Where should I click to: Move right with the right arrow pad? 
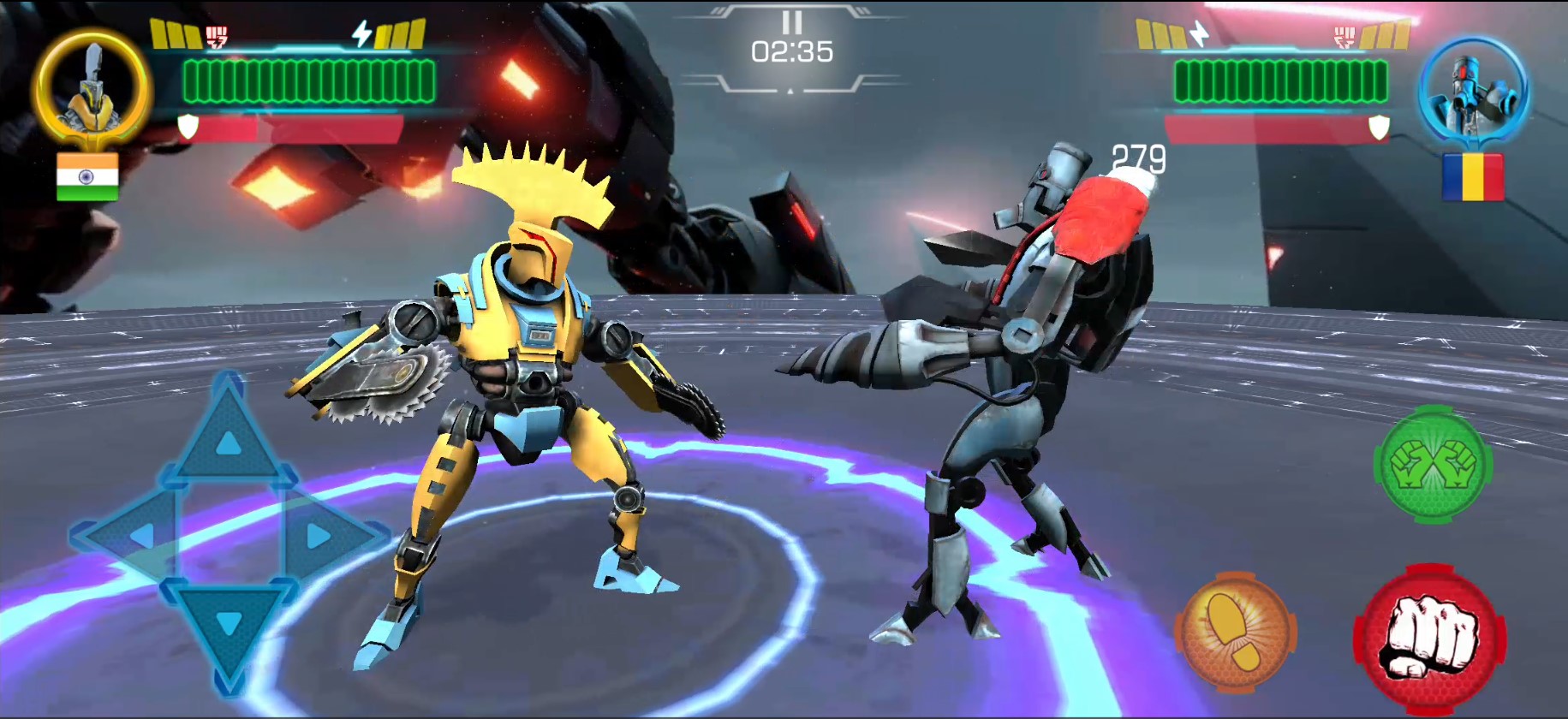click(x=323, y=536)
